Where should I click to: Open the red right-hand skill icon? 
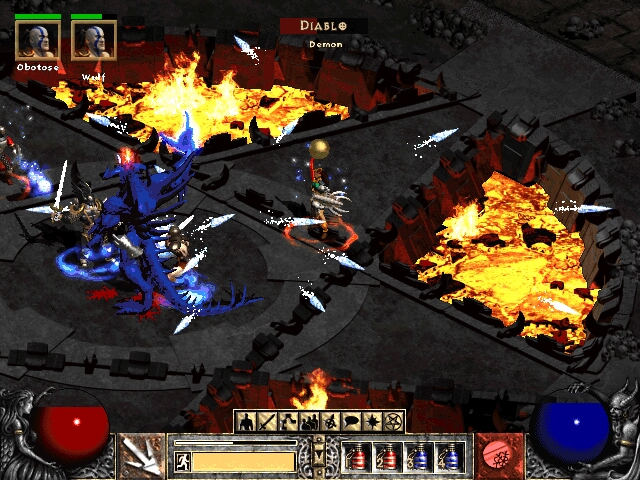click(x=495, y=455)
